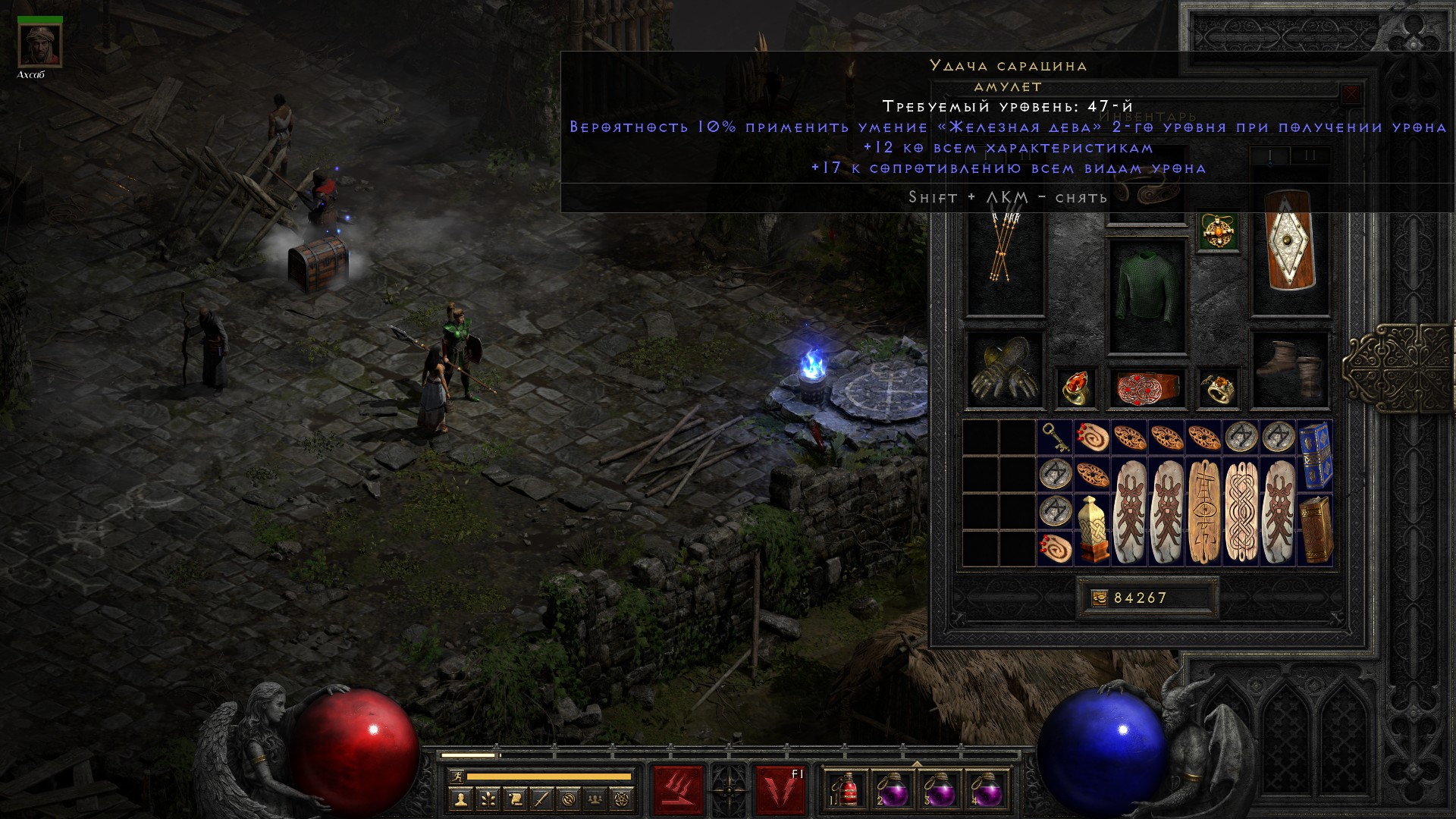The height and width of the screenshot is (819, 1456).
Task: Select the ring with large red gem
Action: (x=1075, y=388)
